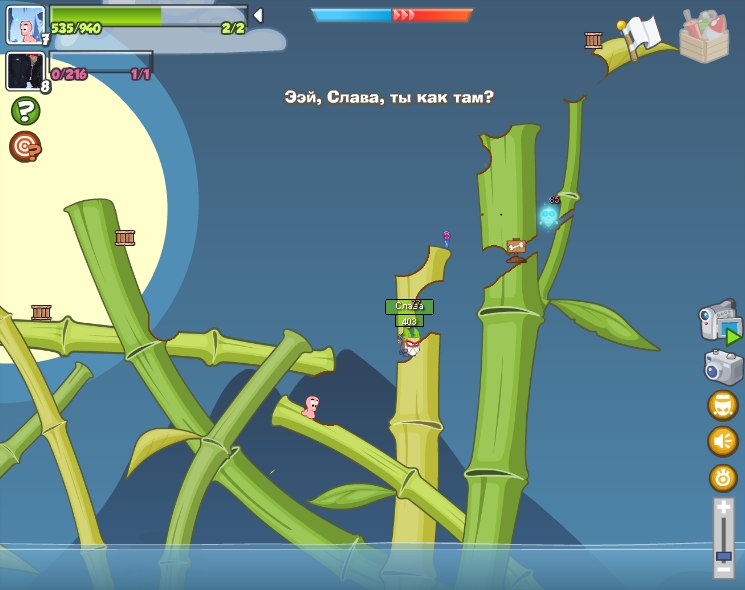Select the dark opponent player avatar
745x590 pixels.
coord(25,71)
